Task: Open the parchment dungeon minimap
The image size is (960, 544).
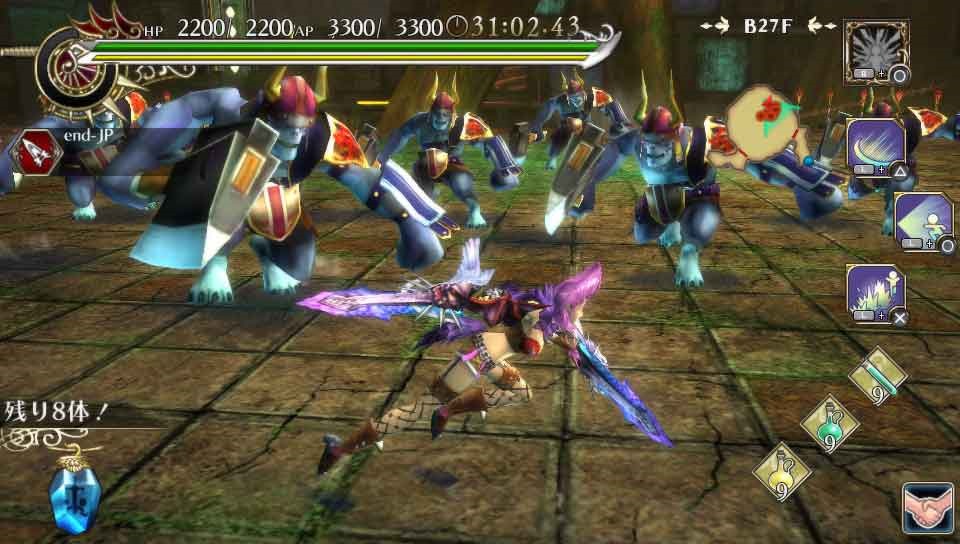Action: click(x=766, y=127)
